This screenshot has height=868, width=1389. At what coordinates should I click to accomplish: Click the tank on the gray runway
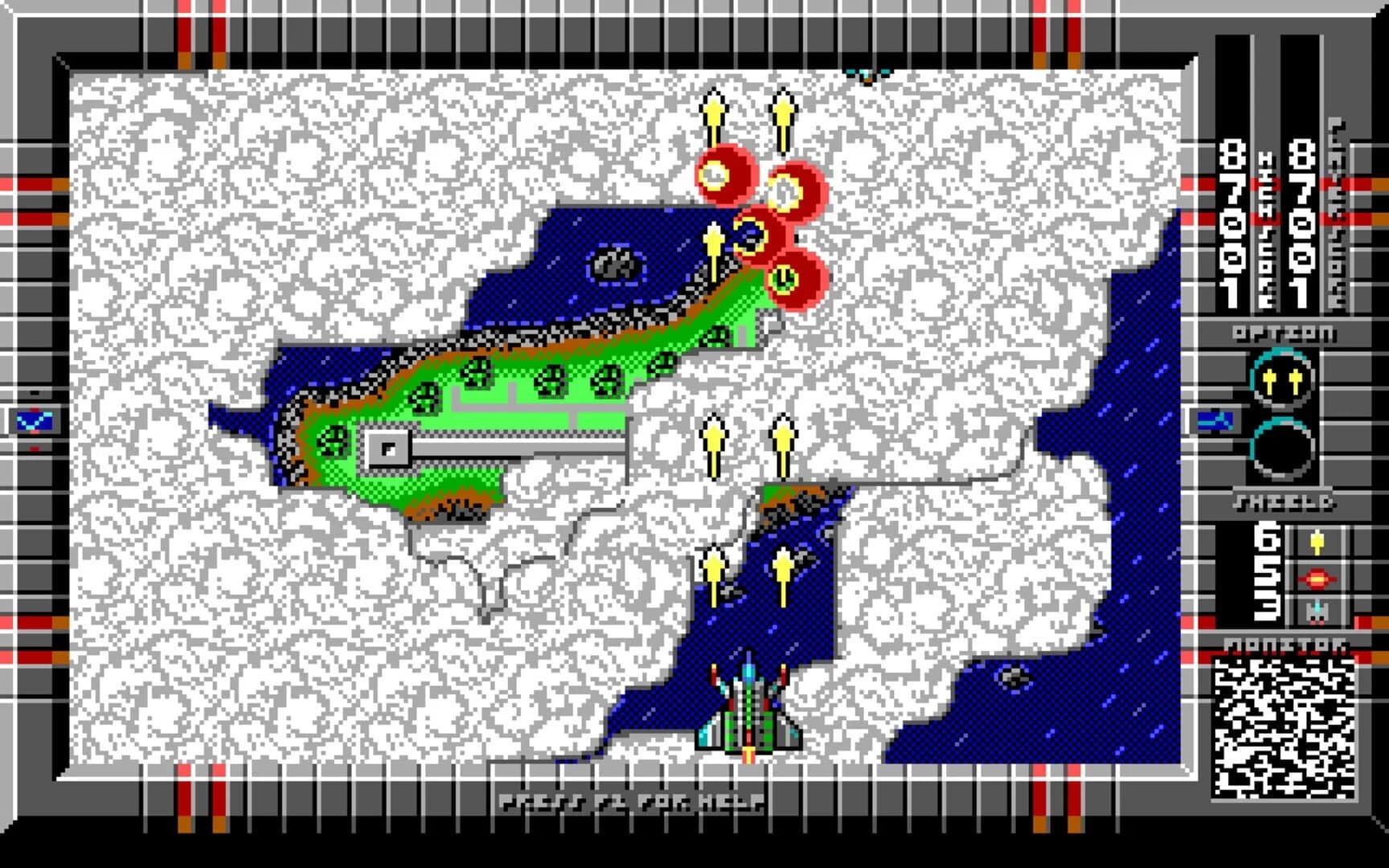390,450
